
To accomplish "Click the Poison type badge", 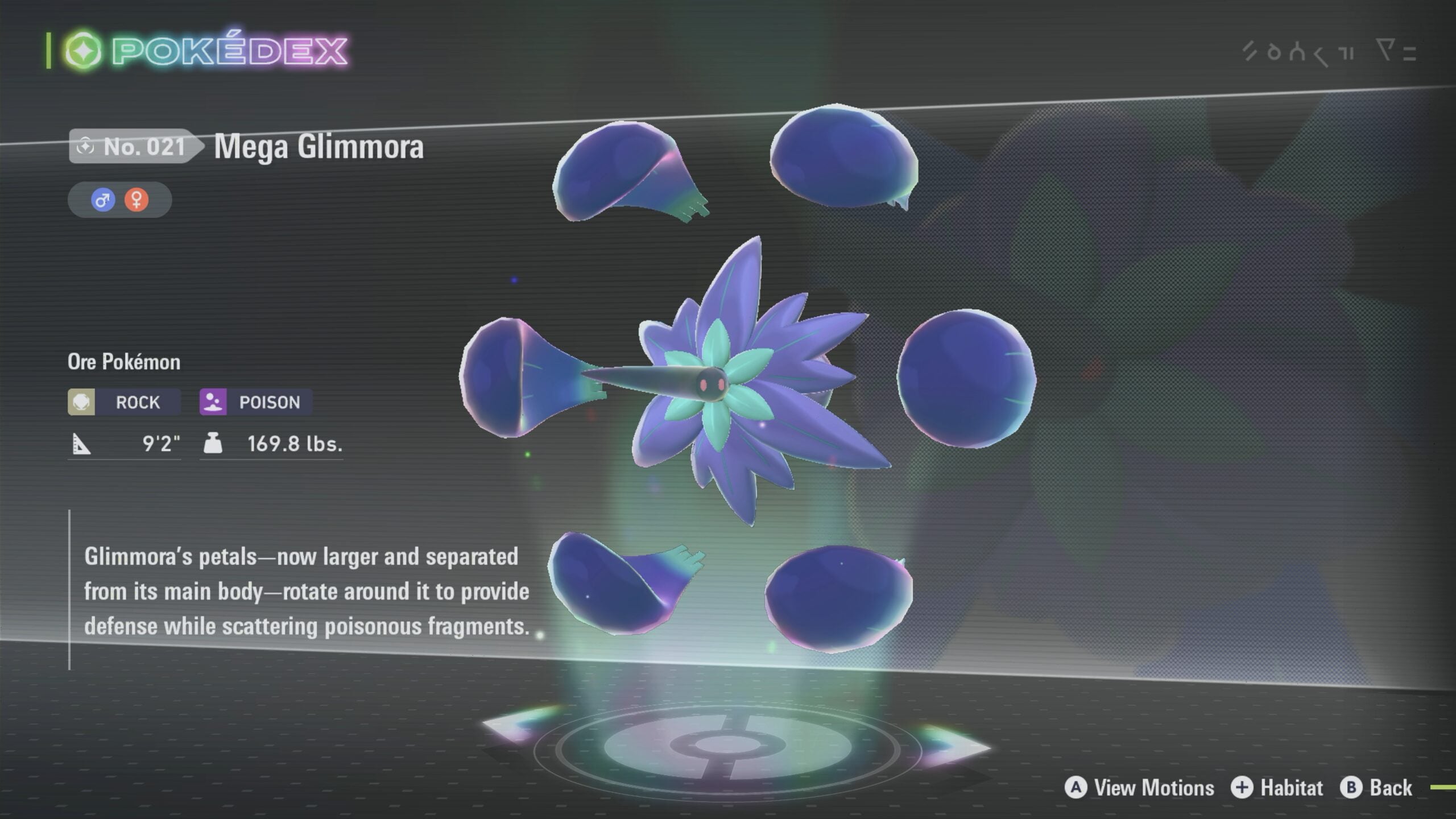I will (x=255, y=402).
